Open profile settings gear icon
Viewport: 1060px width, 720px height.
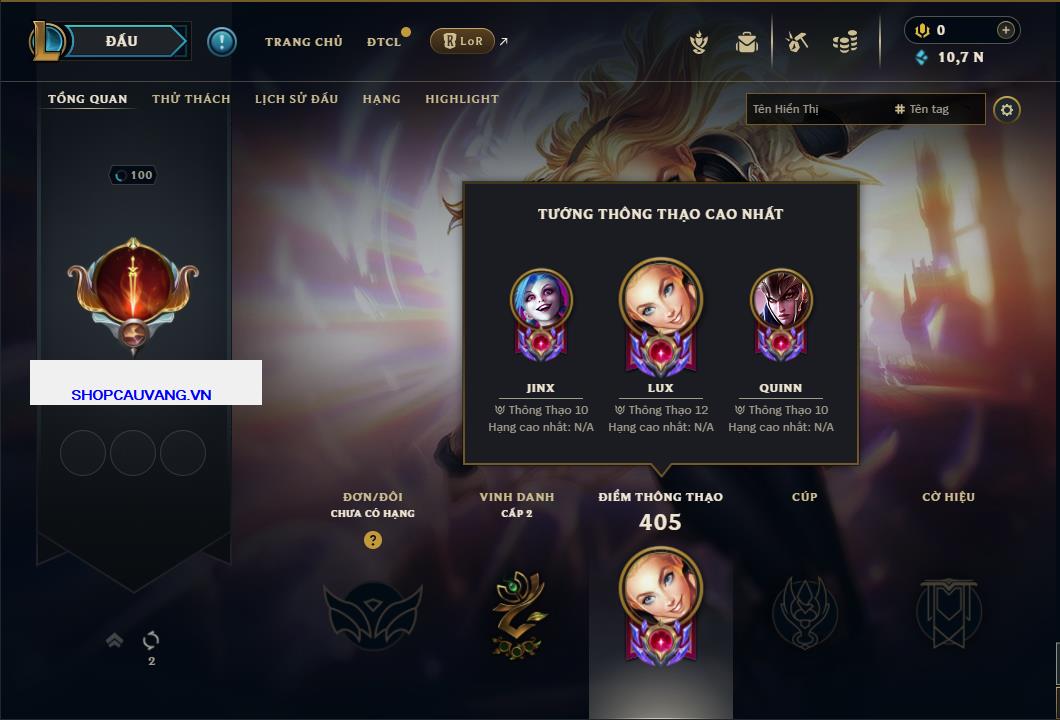(x=1007, y=109)
